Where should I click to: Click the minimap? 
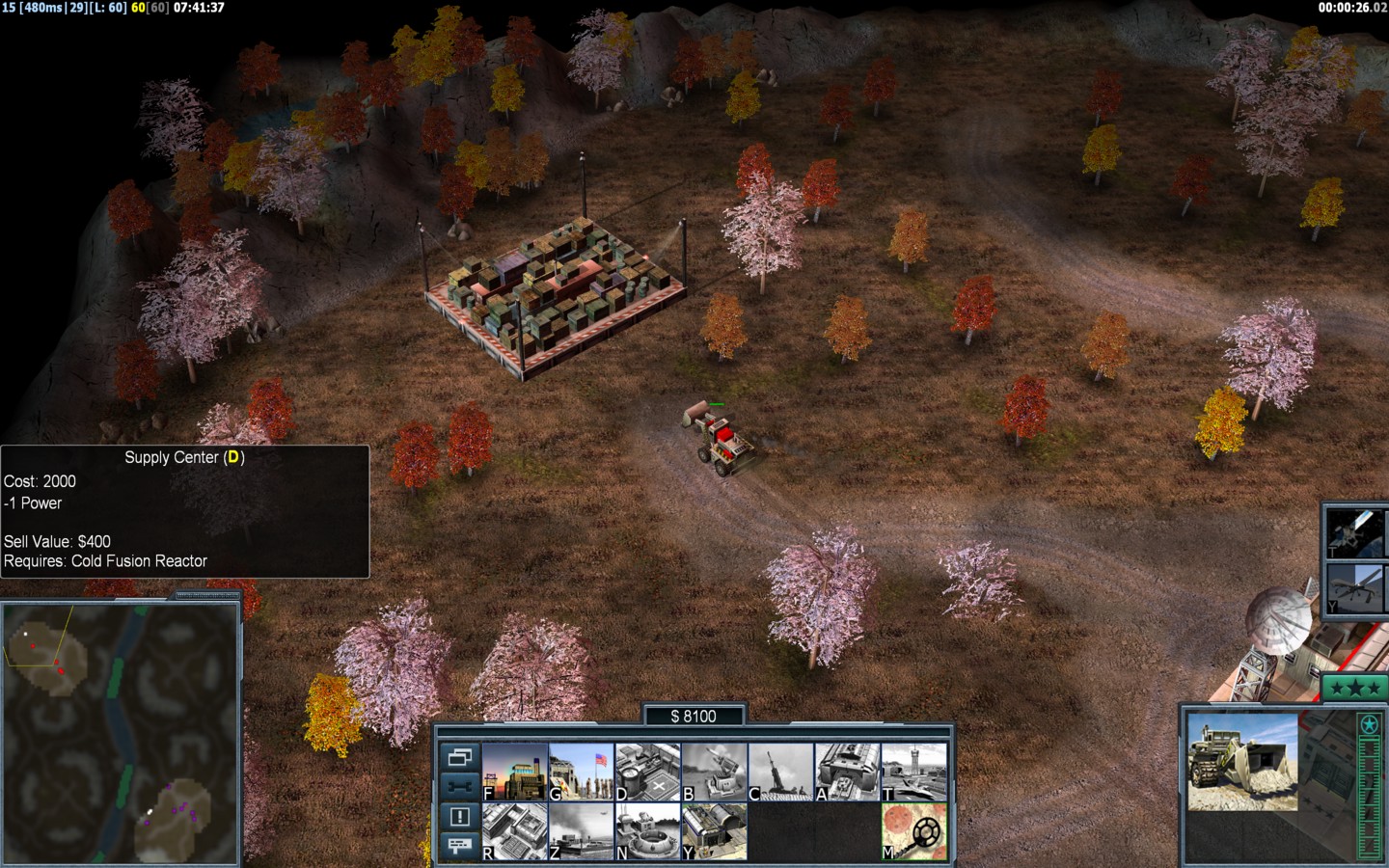(x=121, y=733)
